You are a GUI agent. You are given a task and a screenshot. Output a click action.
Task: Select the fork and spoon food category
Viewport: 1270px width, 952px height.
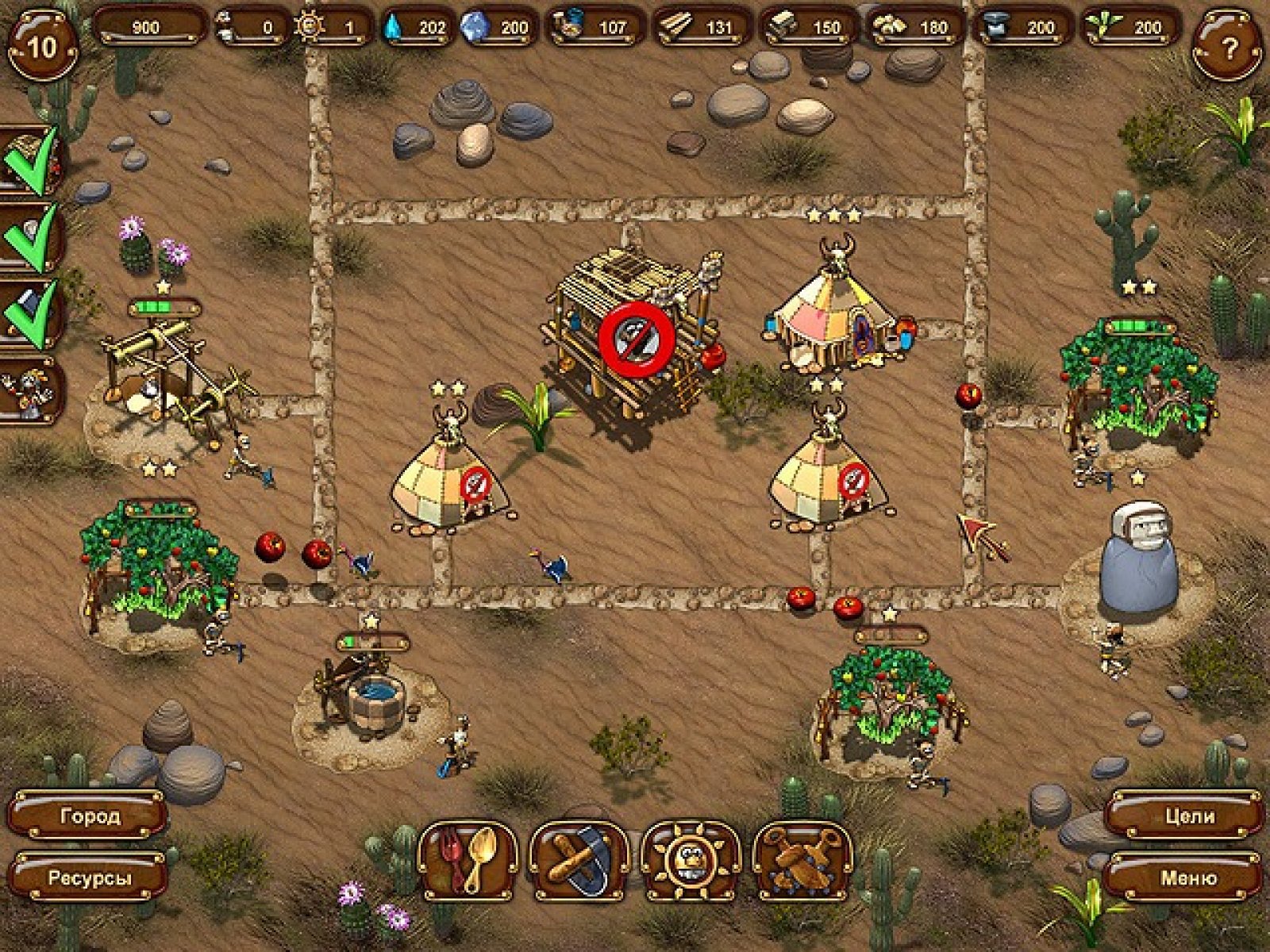tap(468, 861)
